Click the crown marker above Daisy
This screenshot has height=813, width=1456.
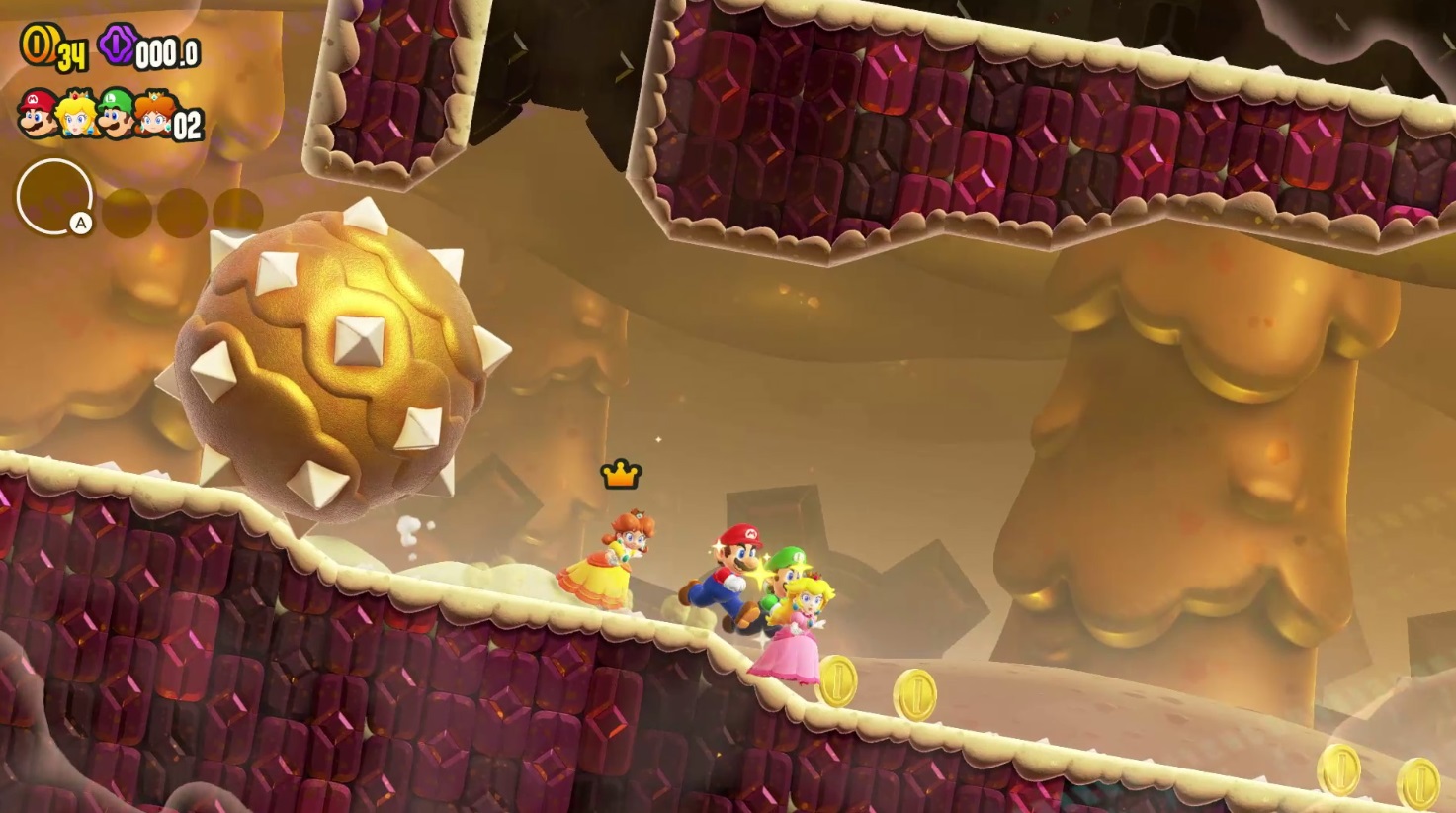pos(621,473)
